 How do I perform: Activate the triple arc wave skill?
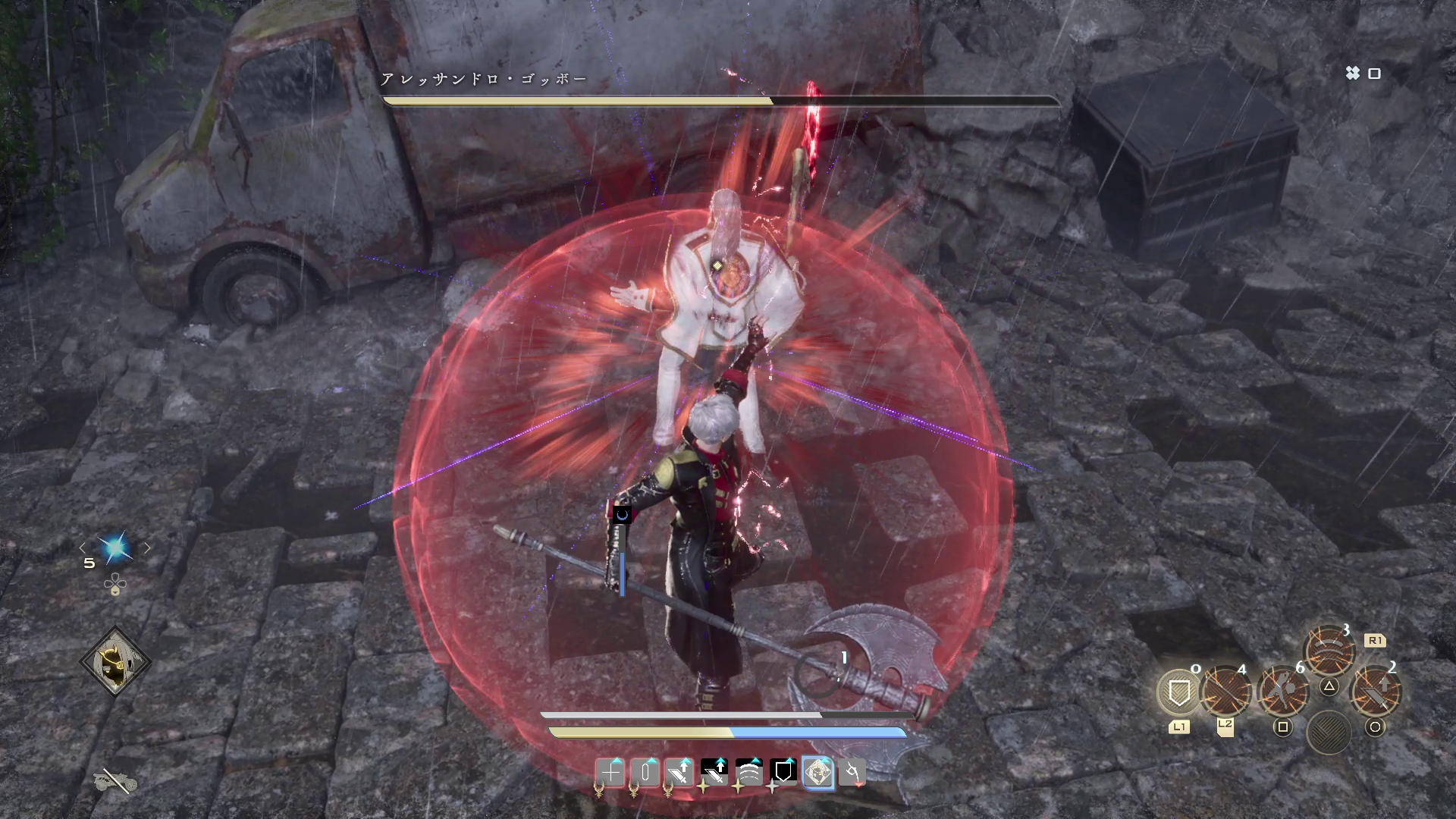1329,651
